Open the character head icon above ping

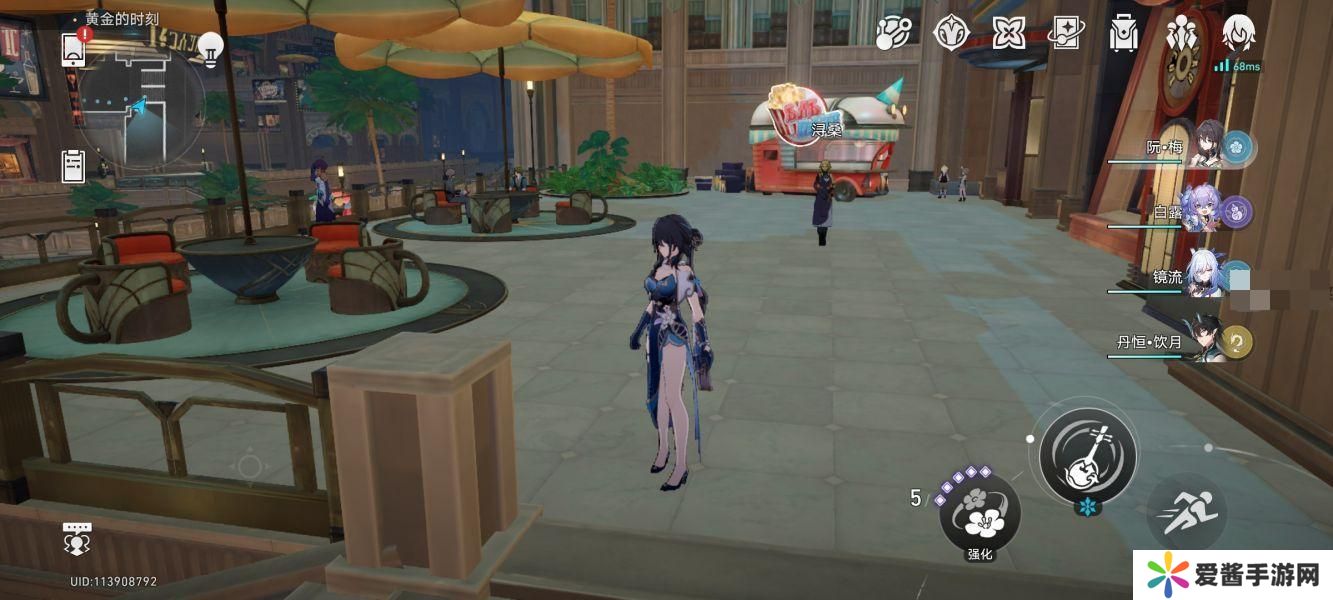point(1239,33)
